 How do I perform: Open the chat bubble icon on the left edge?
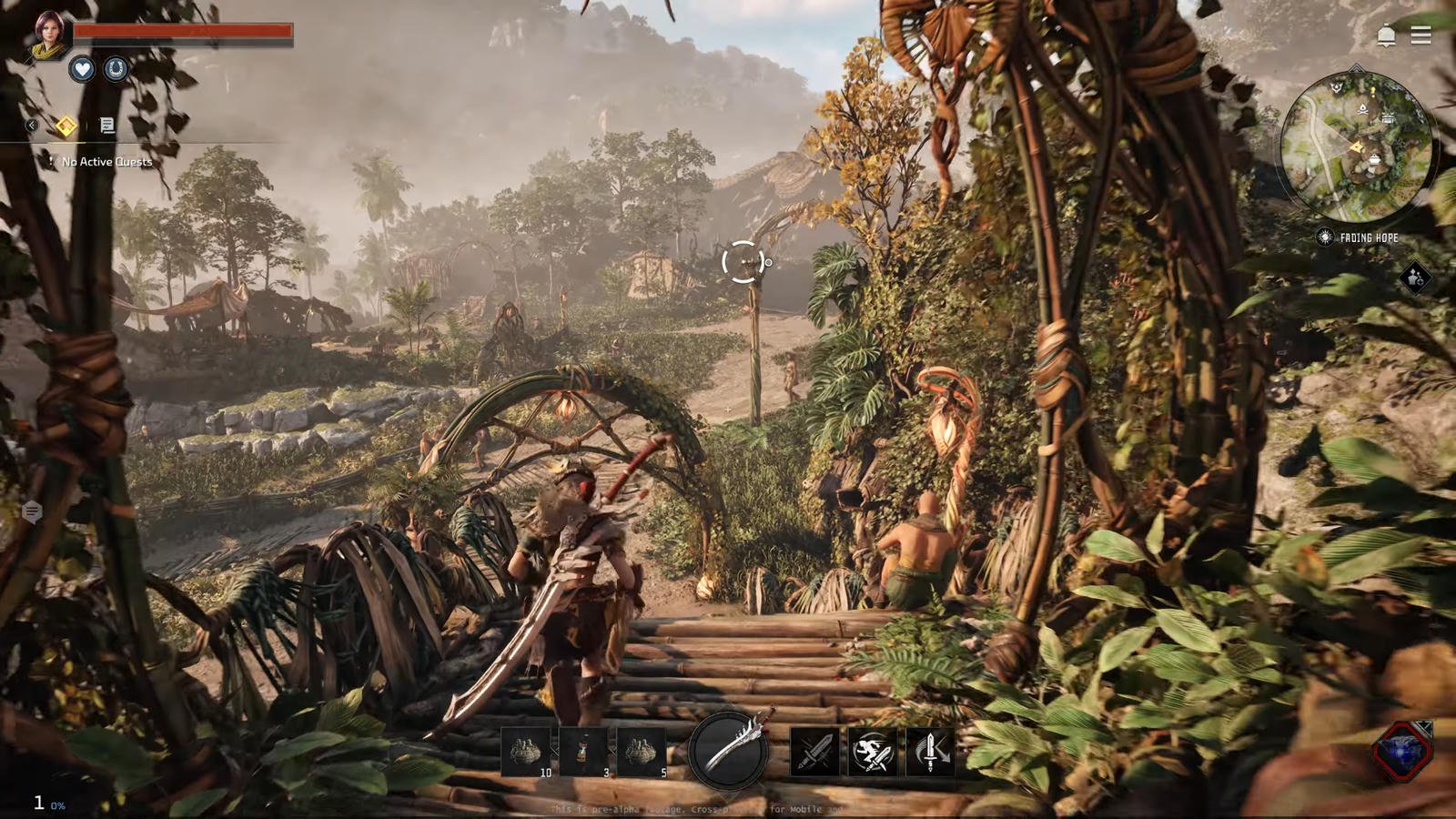pyautogui.click(x=32, y=512)
